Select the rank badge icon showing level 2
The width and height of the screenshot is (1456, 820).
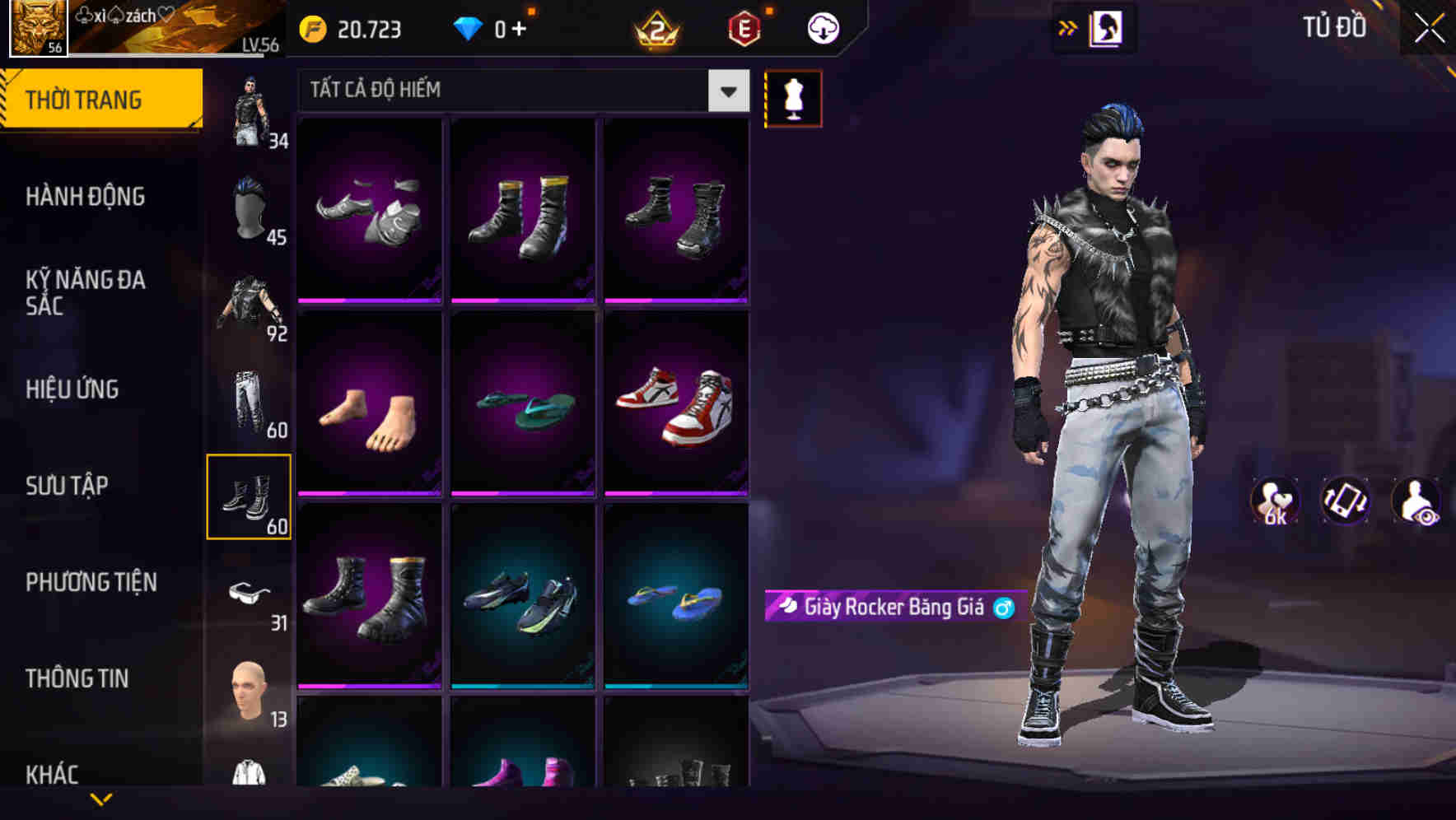(655, 30)
